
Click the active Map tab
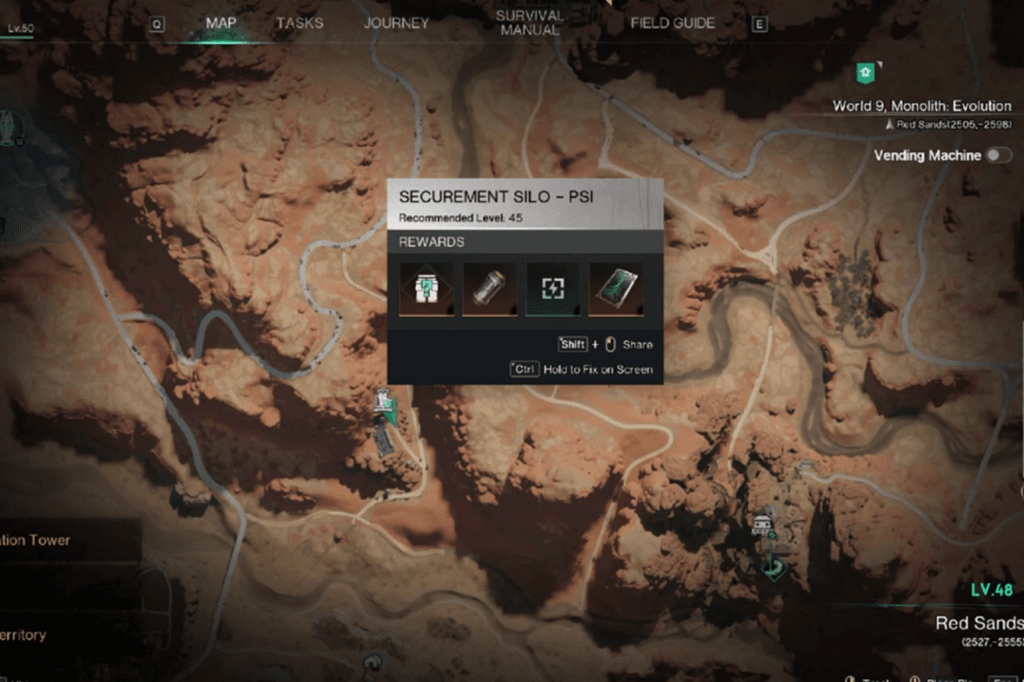221,23
